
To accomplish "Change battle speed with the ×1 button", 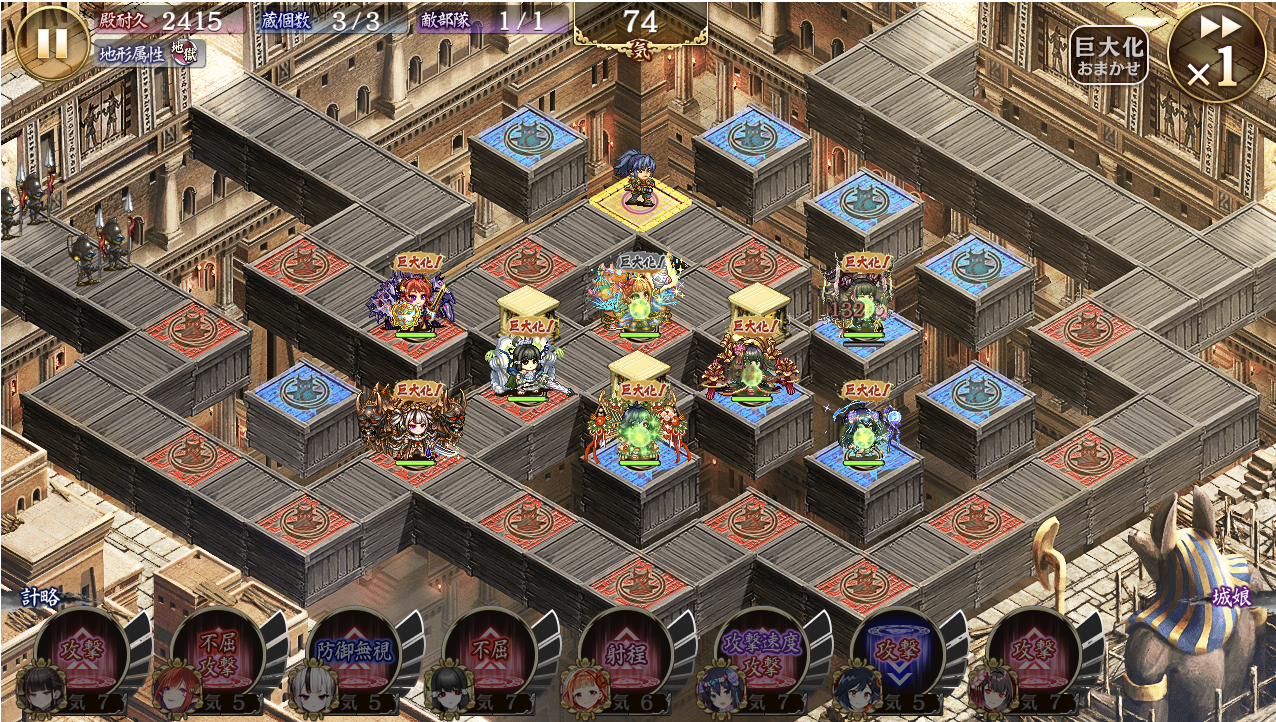I will pos(1216,52).
